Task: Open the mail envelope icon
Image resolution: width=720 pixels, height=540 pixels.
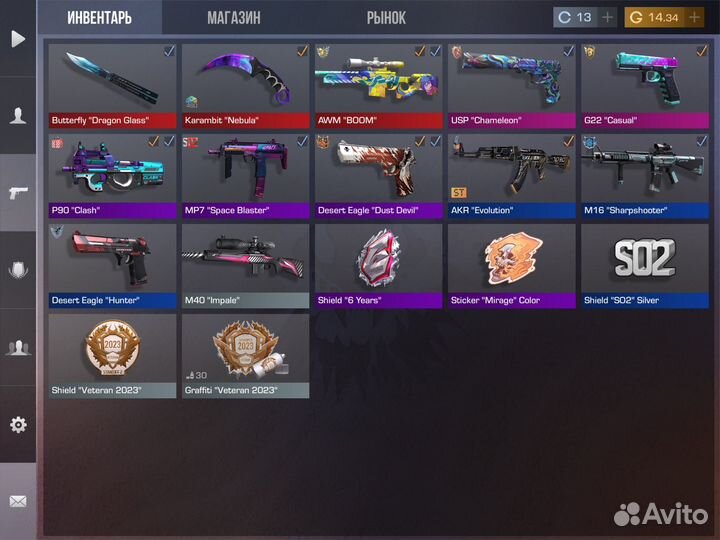Action: [18, 501]
